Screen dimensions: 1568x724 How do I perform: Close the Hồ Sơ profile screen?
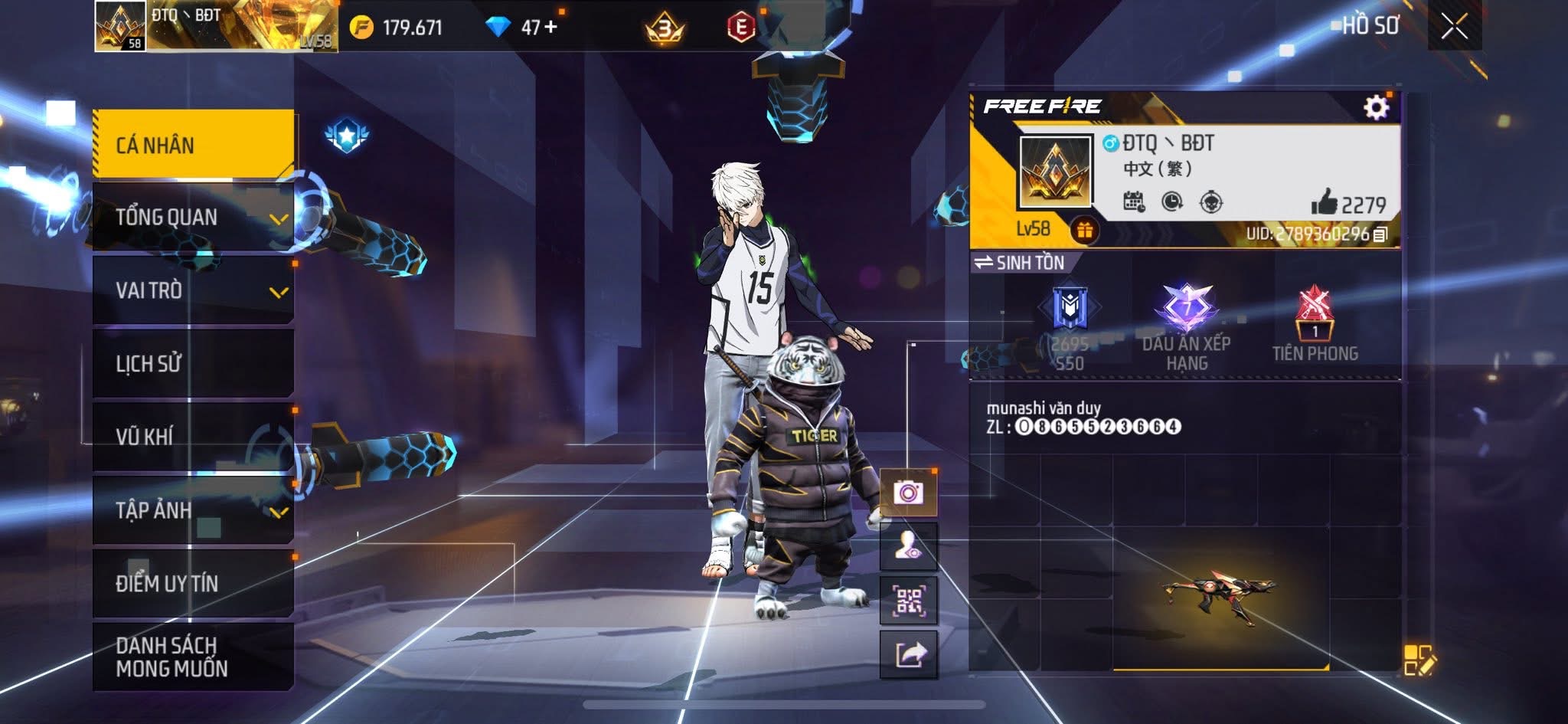(x=1454, y=27)
